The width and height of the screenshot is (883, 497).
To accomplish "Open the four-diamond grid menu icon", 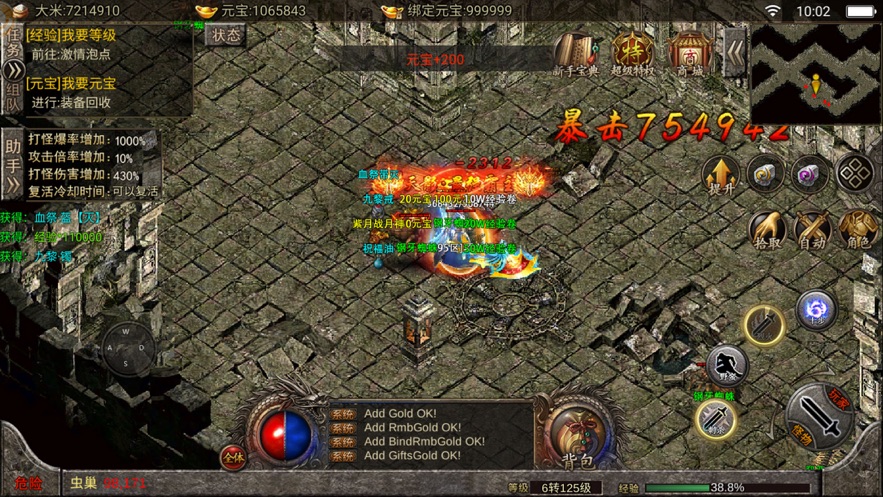I will click(x=855, y=174).
